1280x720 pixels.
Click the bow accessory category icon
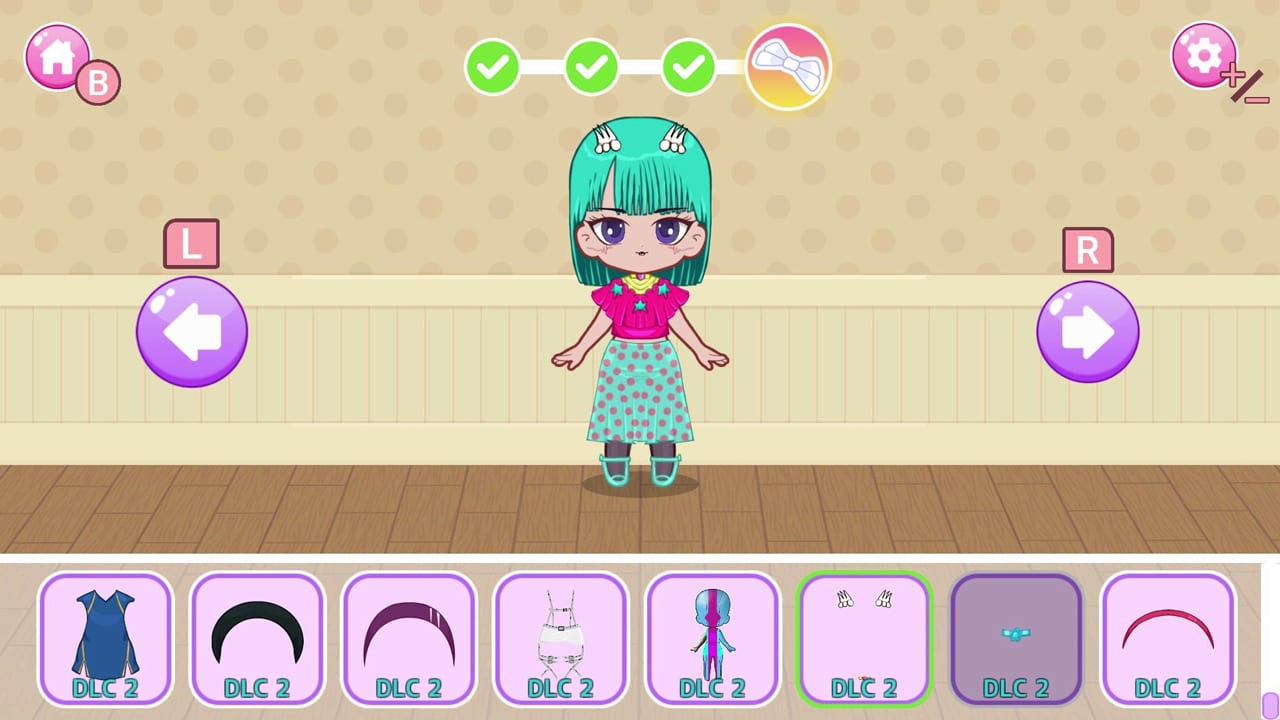coord(789,64)
